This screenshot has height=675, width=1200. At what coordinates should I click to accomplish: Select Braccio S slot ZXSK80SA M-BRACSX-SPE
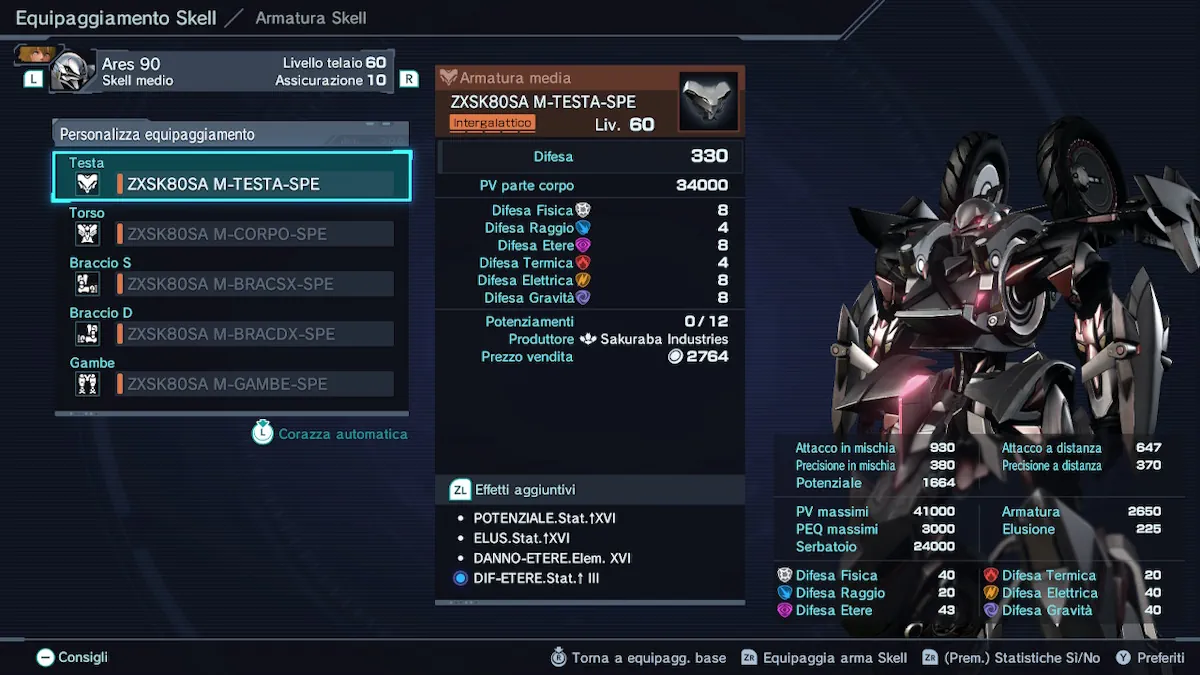tap(232, 284)
